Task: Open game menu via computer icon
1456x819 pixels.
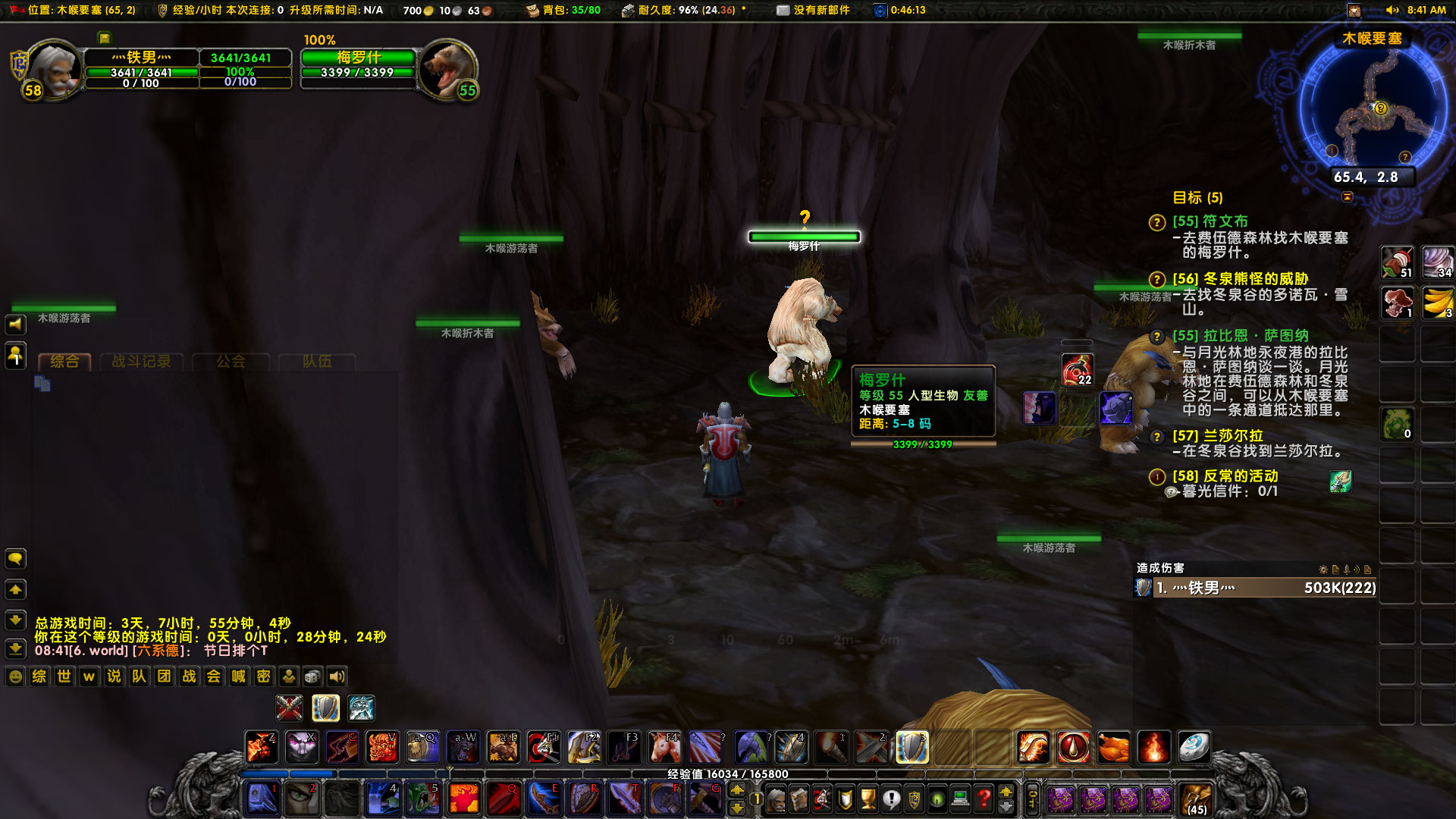Action: pyautogui.click(x=960, y=799)
